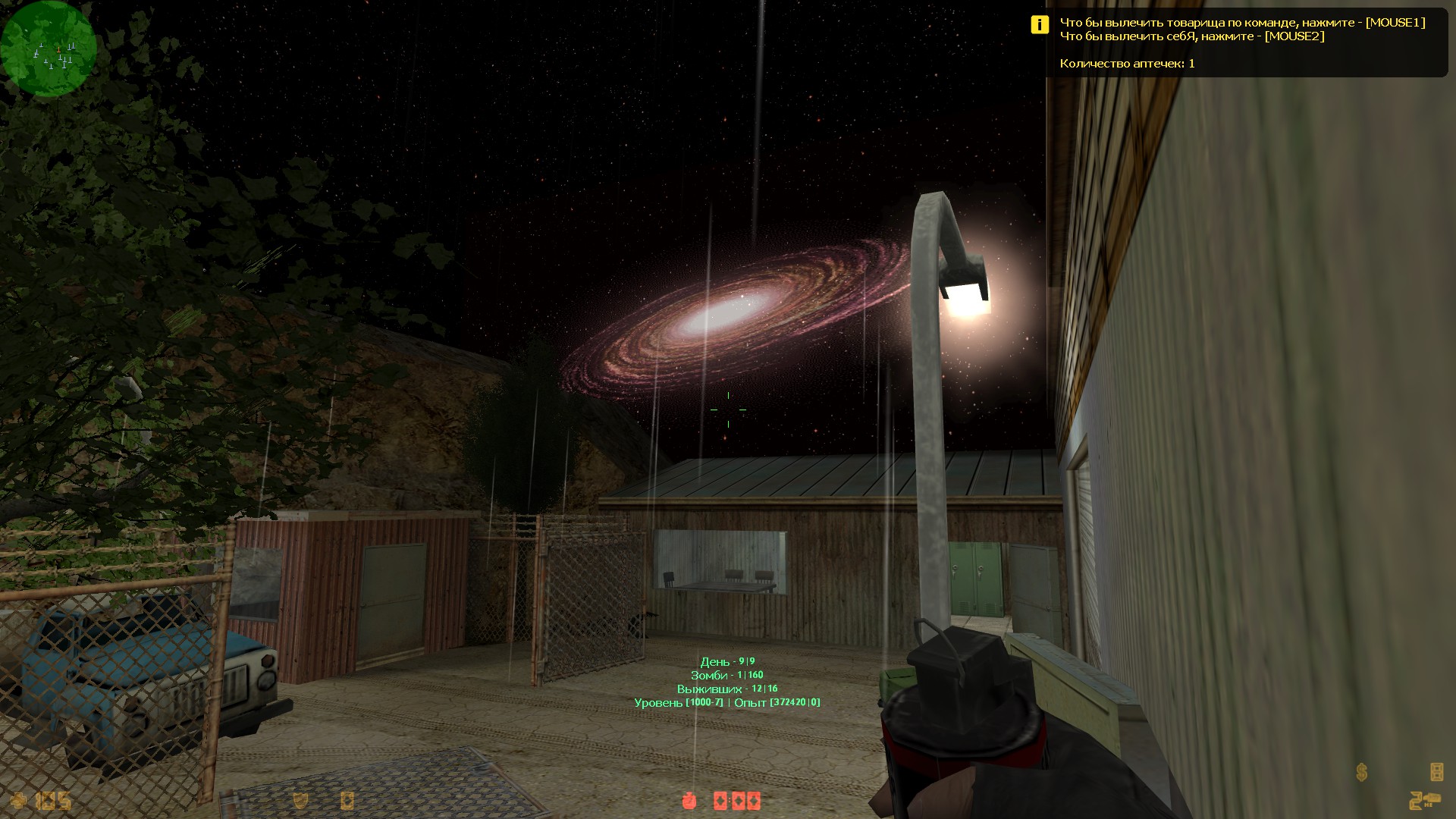
Task: Click the yellow info icon in the hint box
Action: [x=1039, y=25]
